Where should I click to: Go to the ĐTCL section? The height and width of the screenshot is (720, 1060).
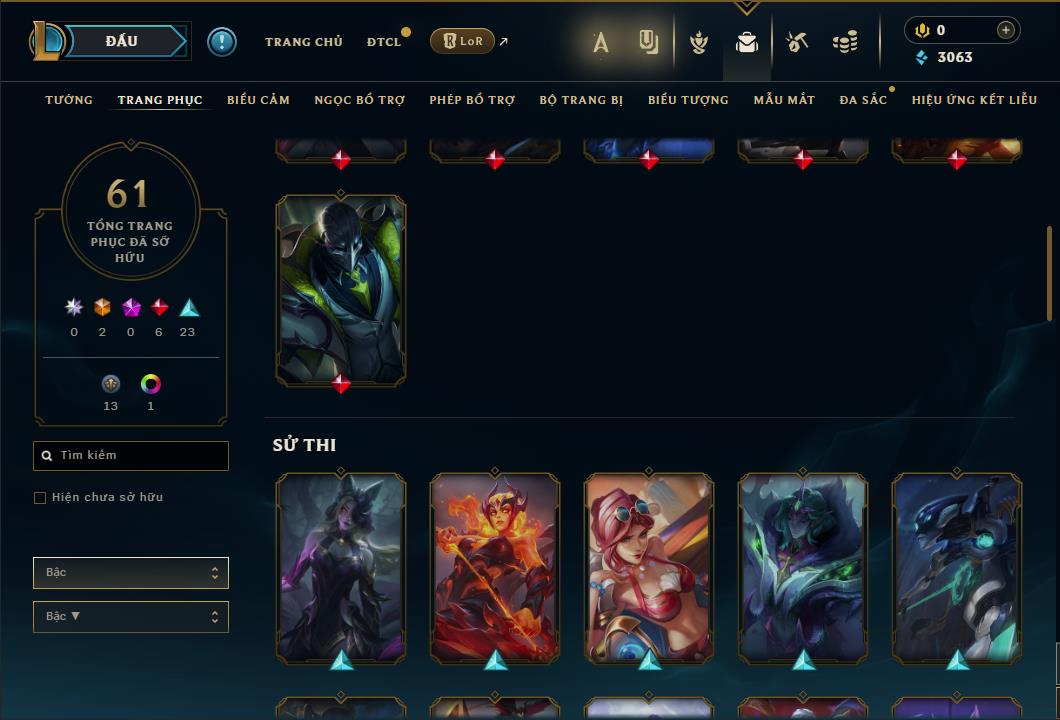[383, 42]
